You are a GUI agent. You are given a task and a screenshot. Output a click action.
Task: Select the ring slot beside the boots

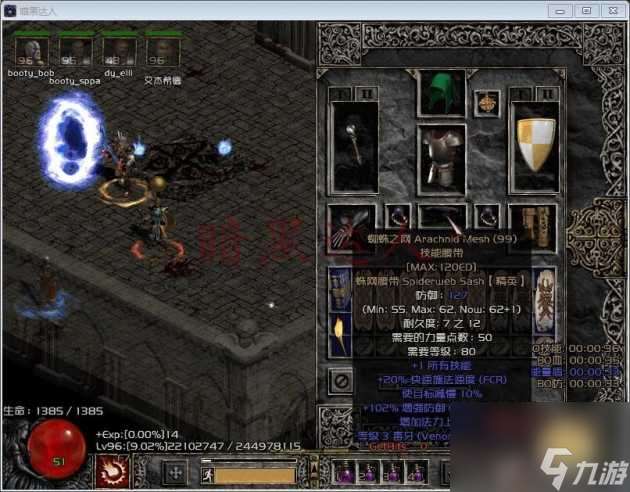(487, 215)
